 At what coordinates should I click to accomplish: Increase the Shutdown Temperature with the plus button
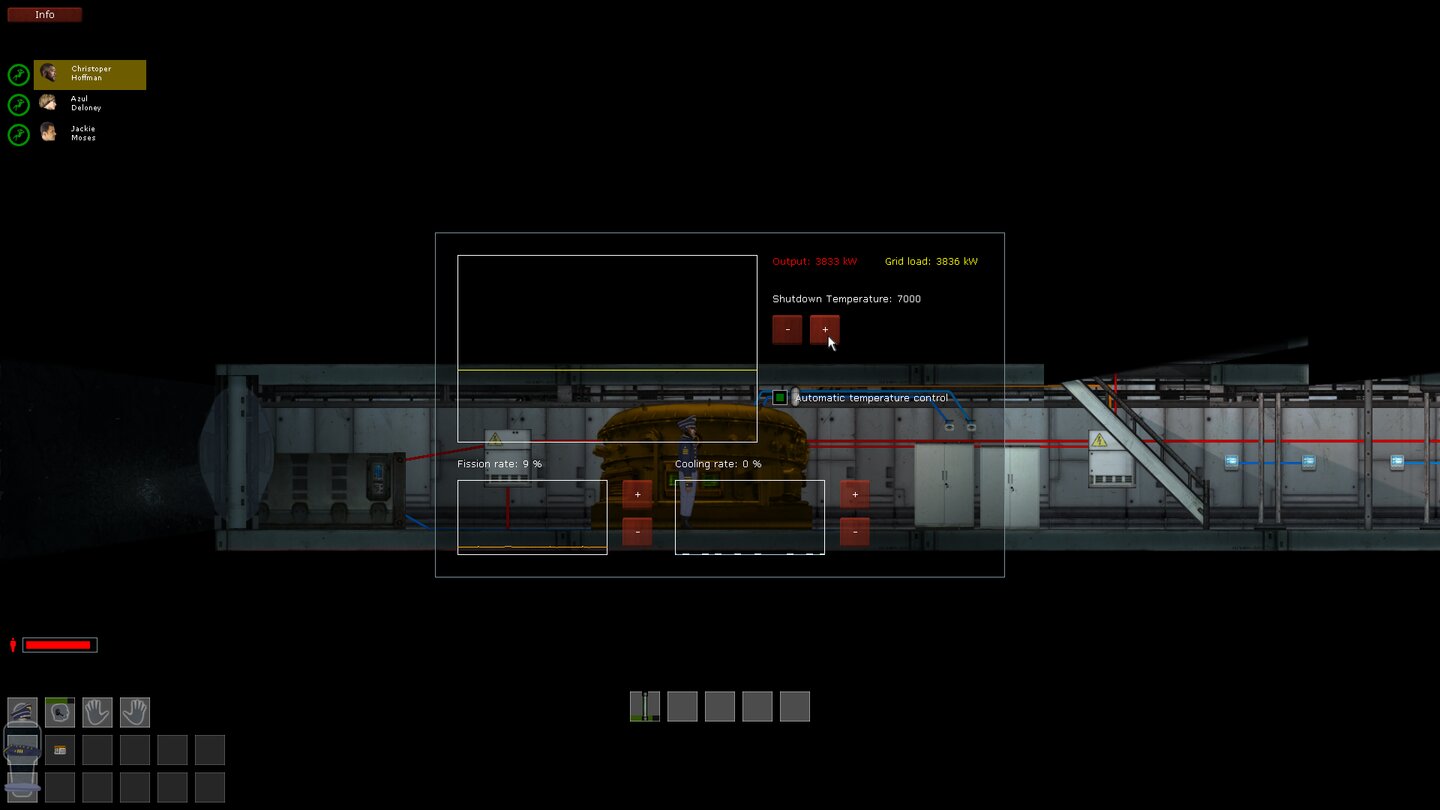(x=823, y=329)
